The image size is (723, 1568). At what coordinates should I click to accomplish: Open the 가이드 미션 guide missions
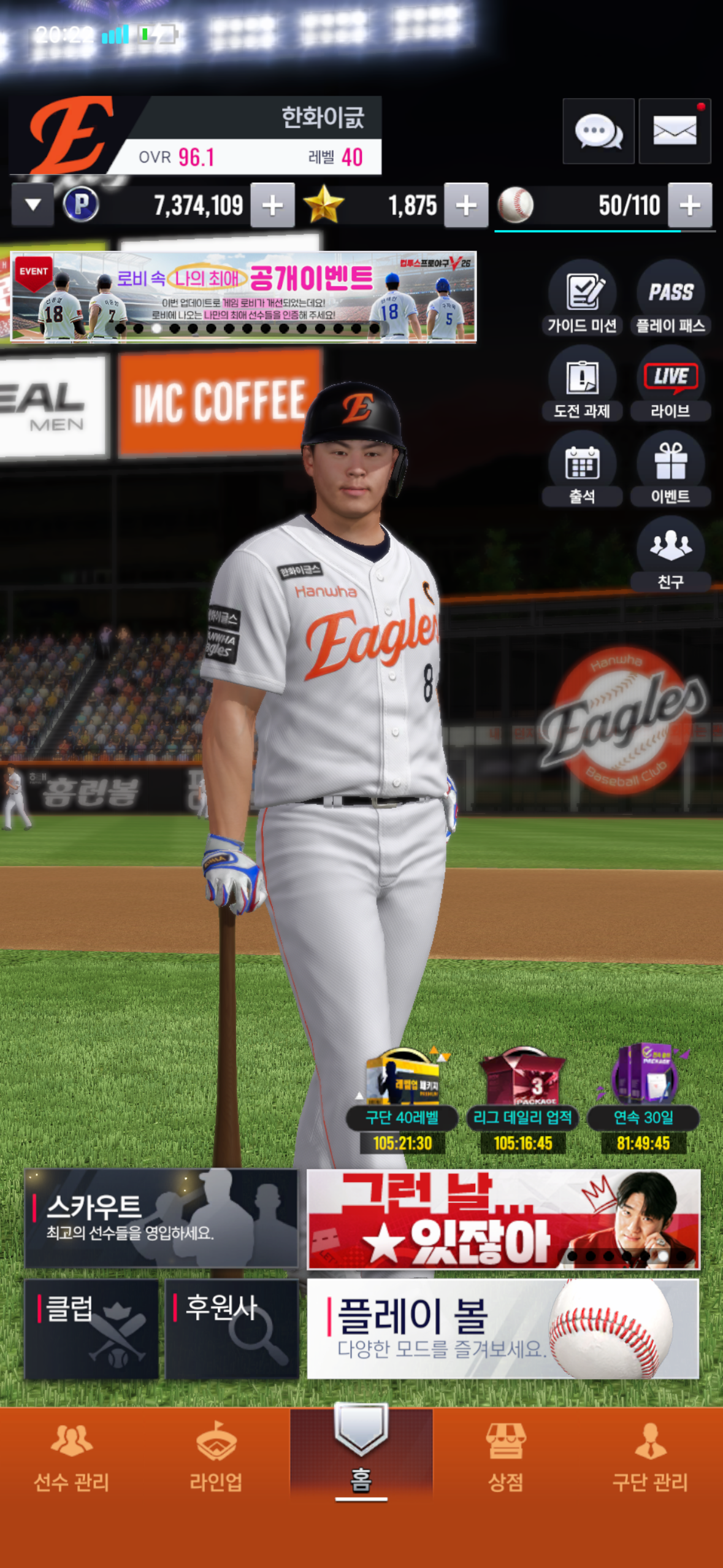click(582, 298)
